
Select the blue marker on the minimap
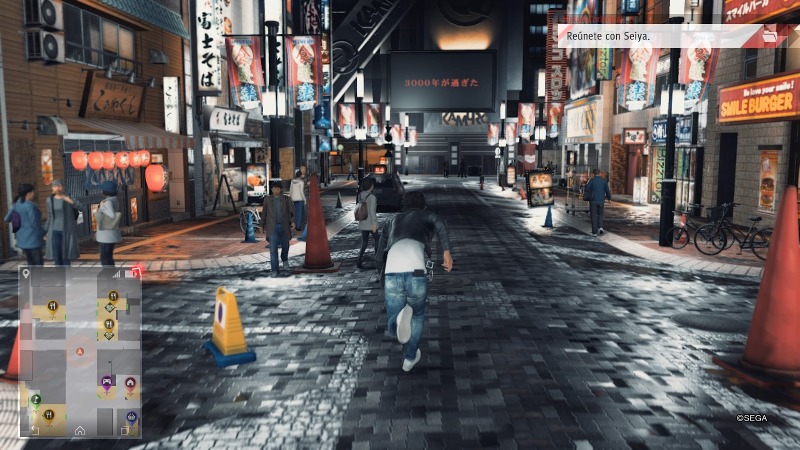point(131,416)
